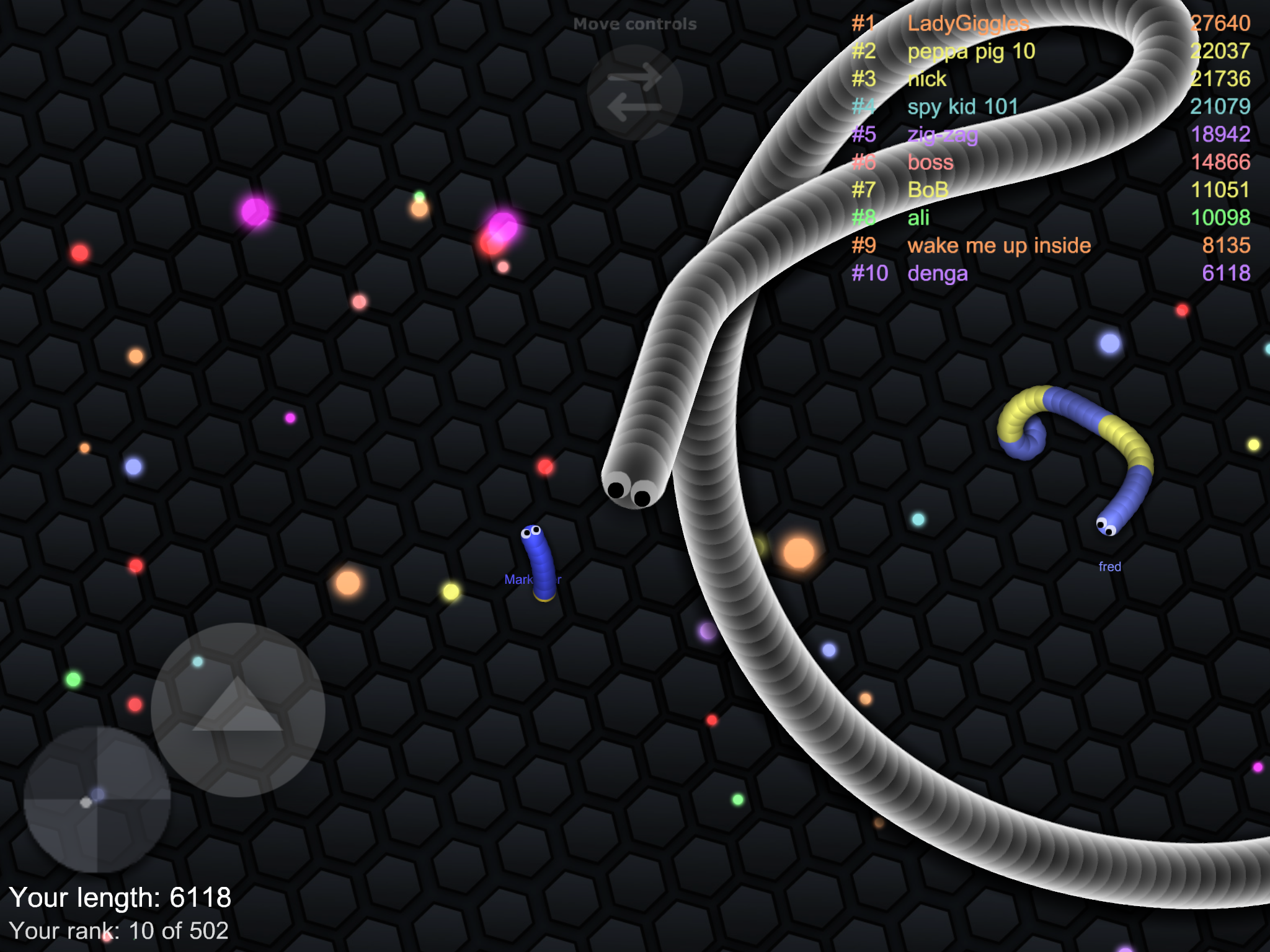Activate the triangle speed boost button
Viewport: 1270px width, 952px height.
click(238, 709)
